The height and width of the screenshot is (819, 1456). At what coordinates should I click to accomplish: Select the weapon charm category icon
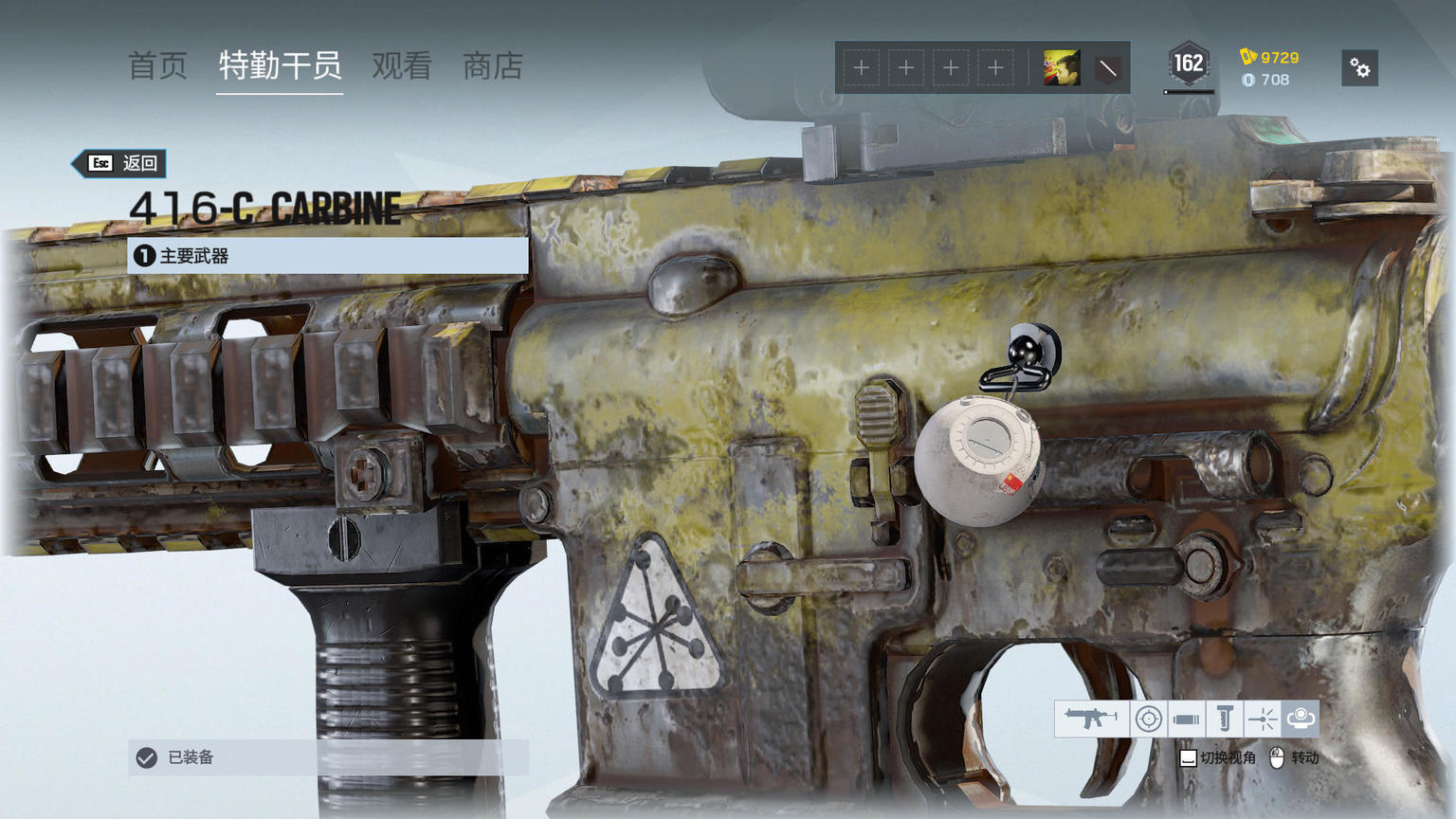point(1300,719)
